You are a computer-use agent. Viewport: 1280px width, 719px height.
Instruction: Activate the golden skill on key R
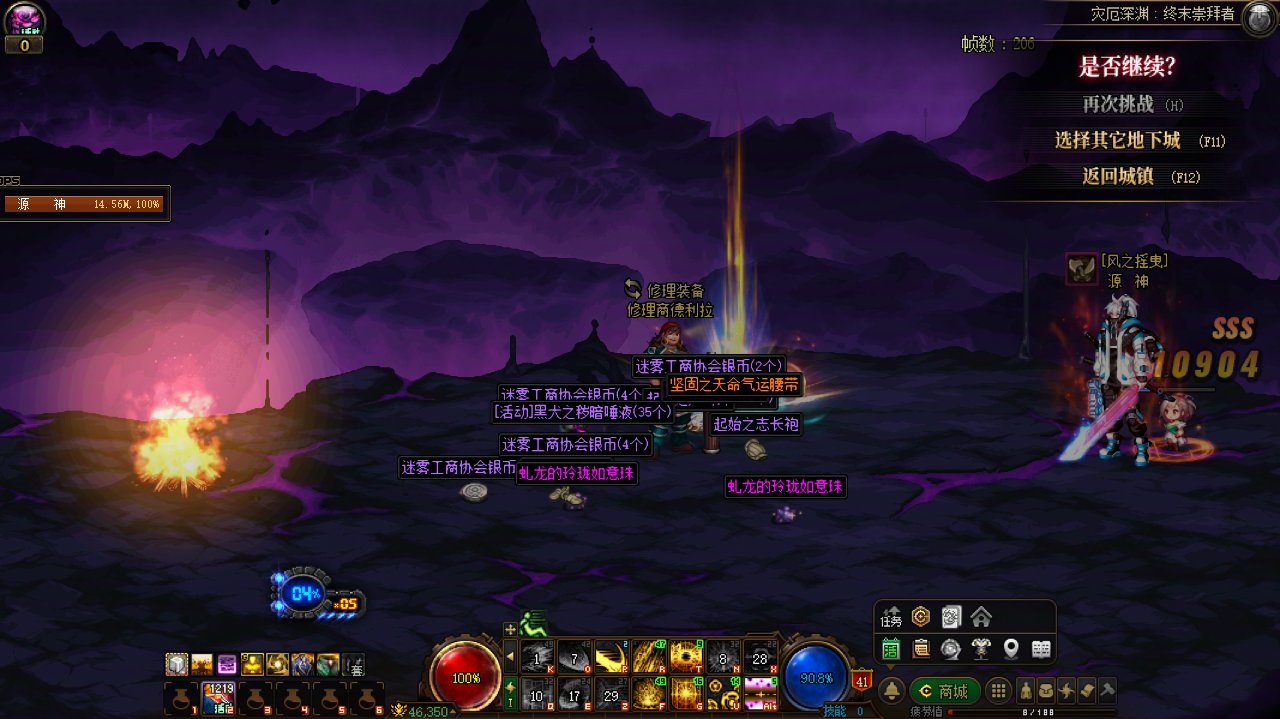[x=649, y=657]
